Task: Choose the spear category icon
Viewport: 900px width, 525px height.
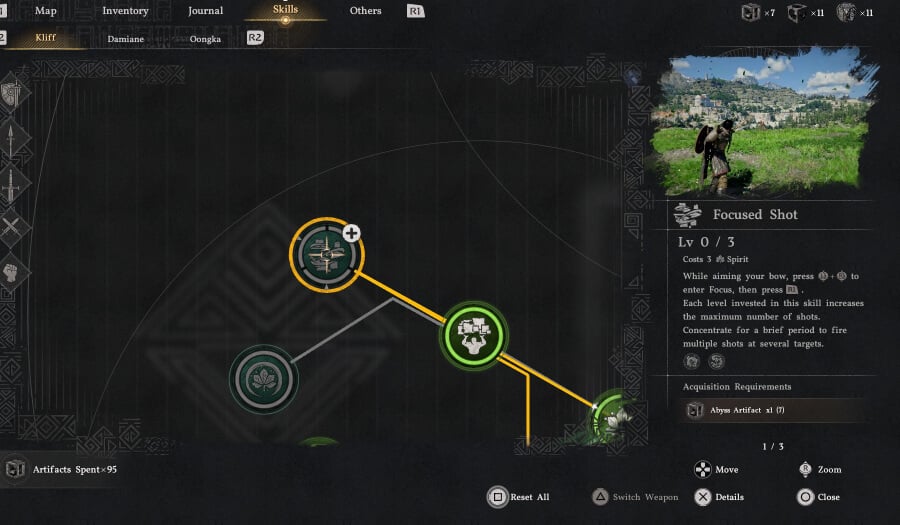Action: coord(11,142)
